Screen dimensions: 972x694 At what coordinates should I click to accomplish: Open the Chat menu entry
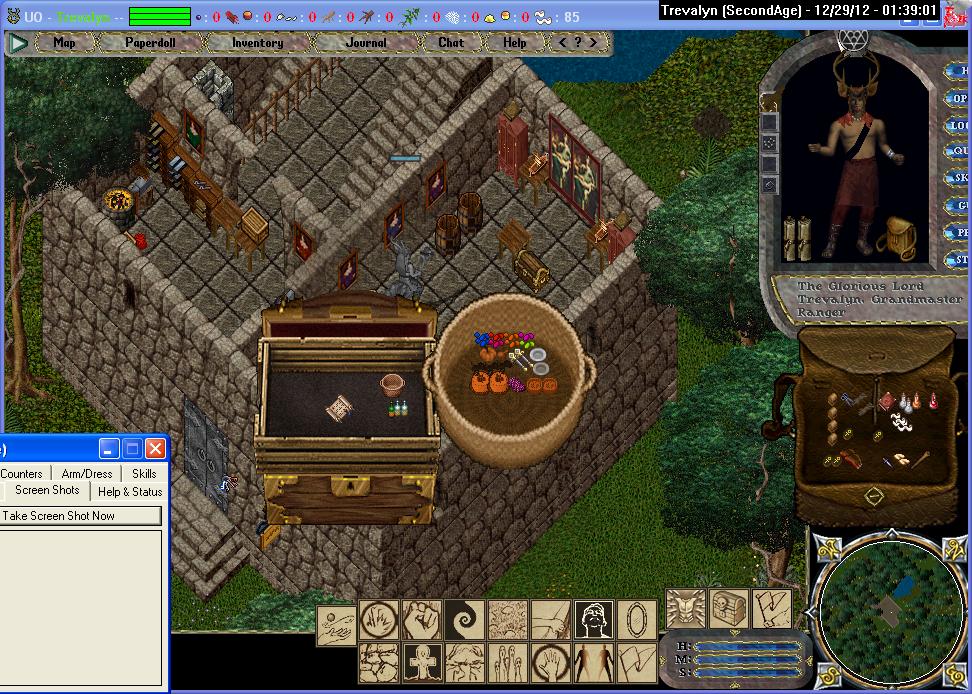coord(451,43)
